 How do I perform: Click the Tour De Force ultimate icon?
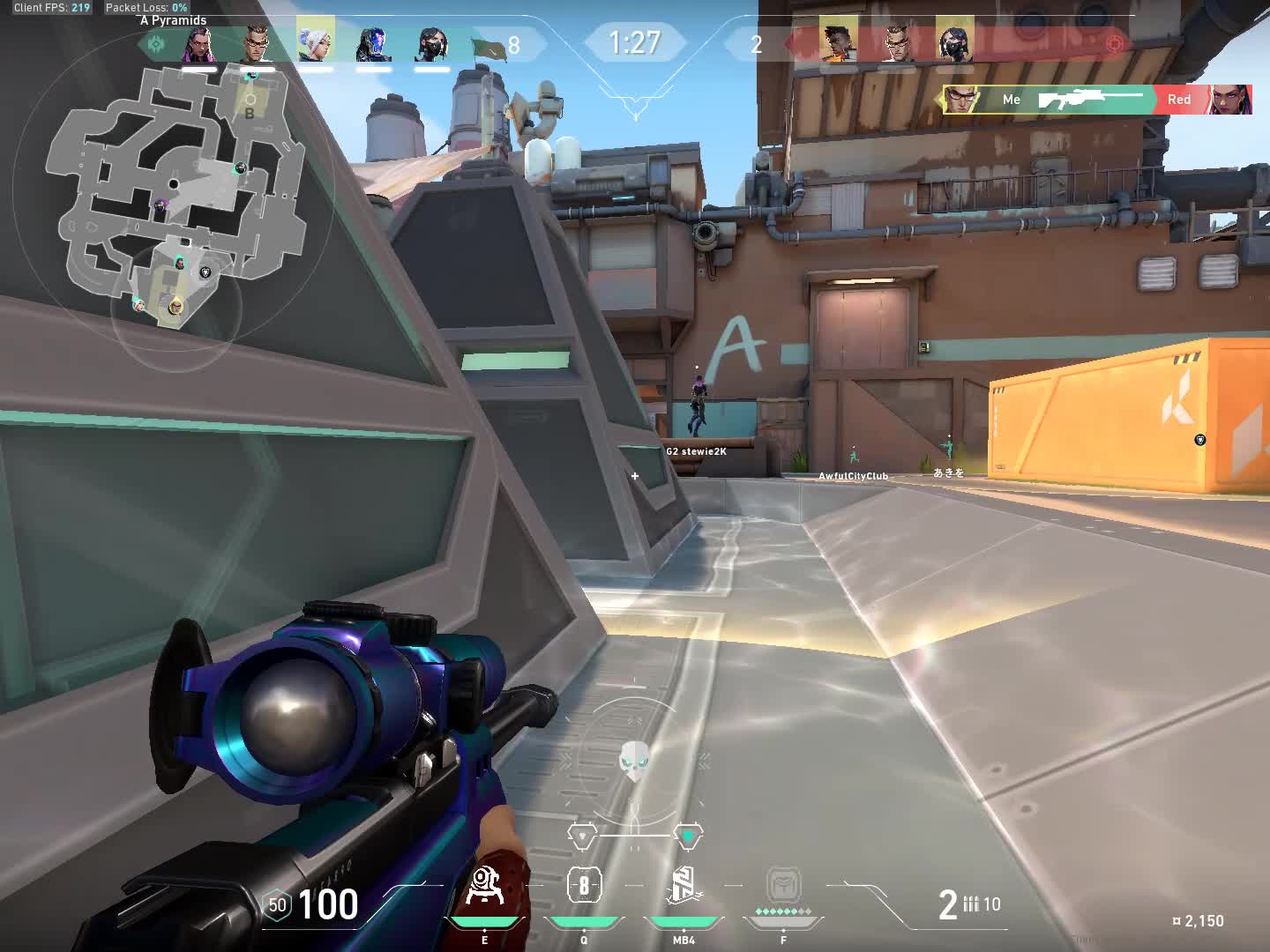tap(783, 886)
